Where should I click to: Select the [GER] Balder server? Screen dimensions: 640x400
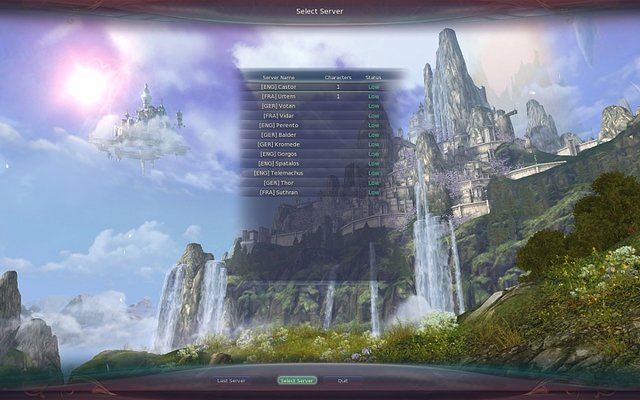[279, 134]
